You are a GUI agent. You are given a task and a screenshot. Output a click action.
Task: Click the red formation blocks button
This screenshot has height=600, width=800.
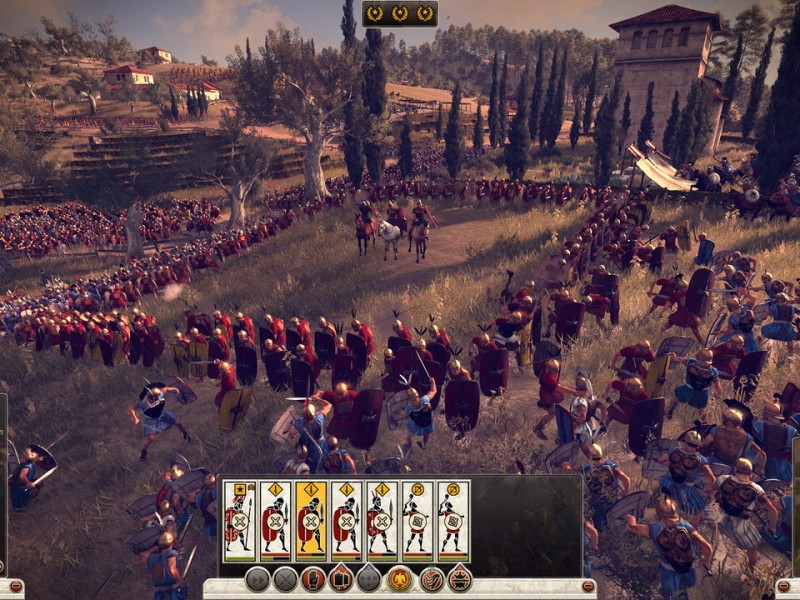pos(342,579)
